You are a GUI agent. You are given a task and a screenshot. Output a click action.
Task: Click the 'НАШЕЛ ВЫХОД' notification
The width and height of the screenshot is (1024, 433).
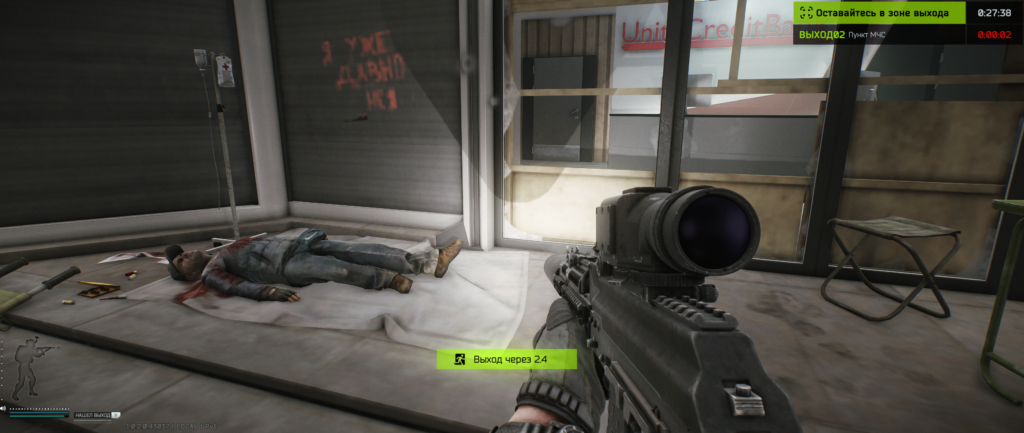92,414
